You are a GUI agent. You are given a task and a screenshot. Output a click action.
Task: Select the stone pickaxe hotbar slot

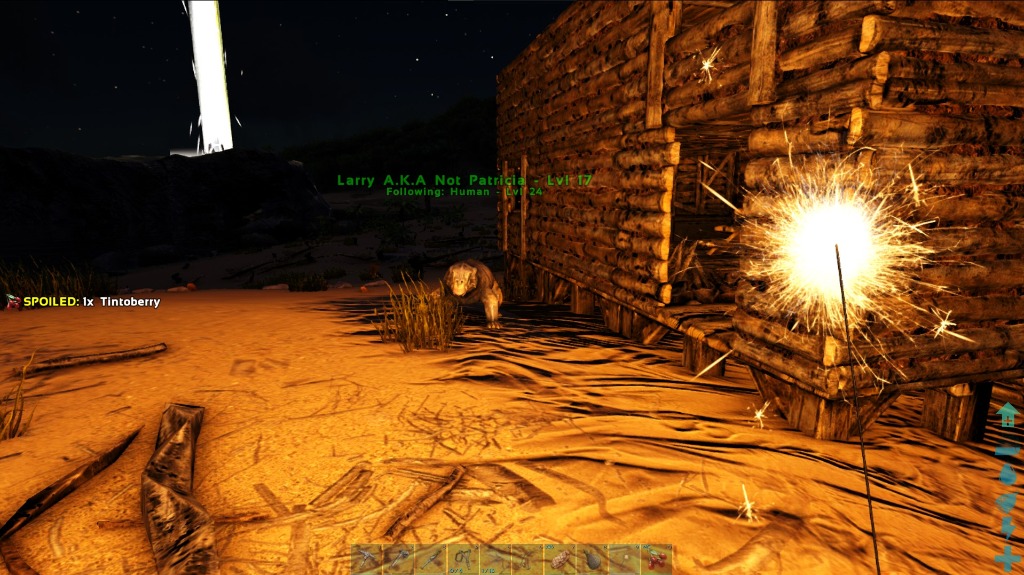[x=367, y=559]
